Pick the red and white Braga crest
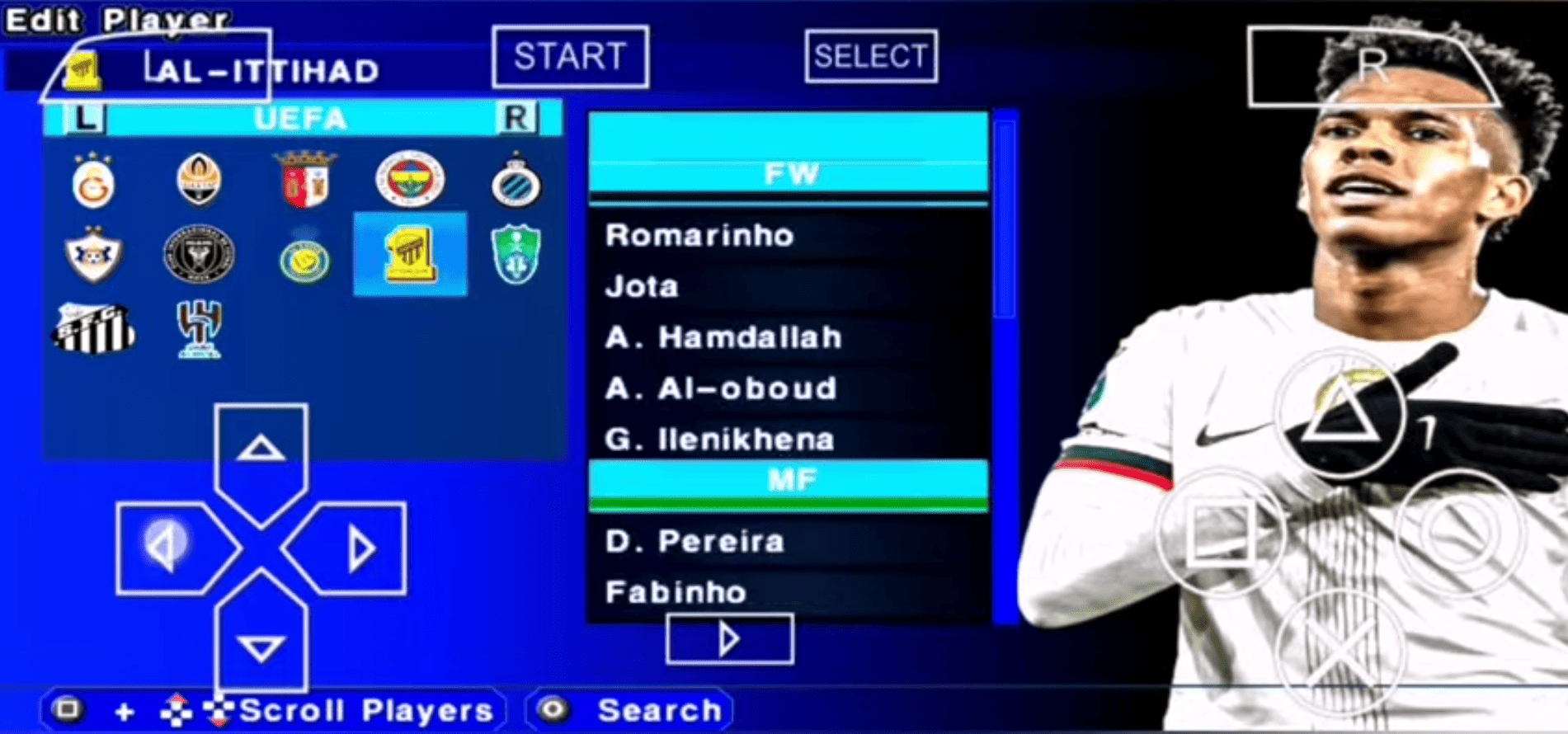This screenshot has height=734, width=1568. point(305,179)
